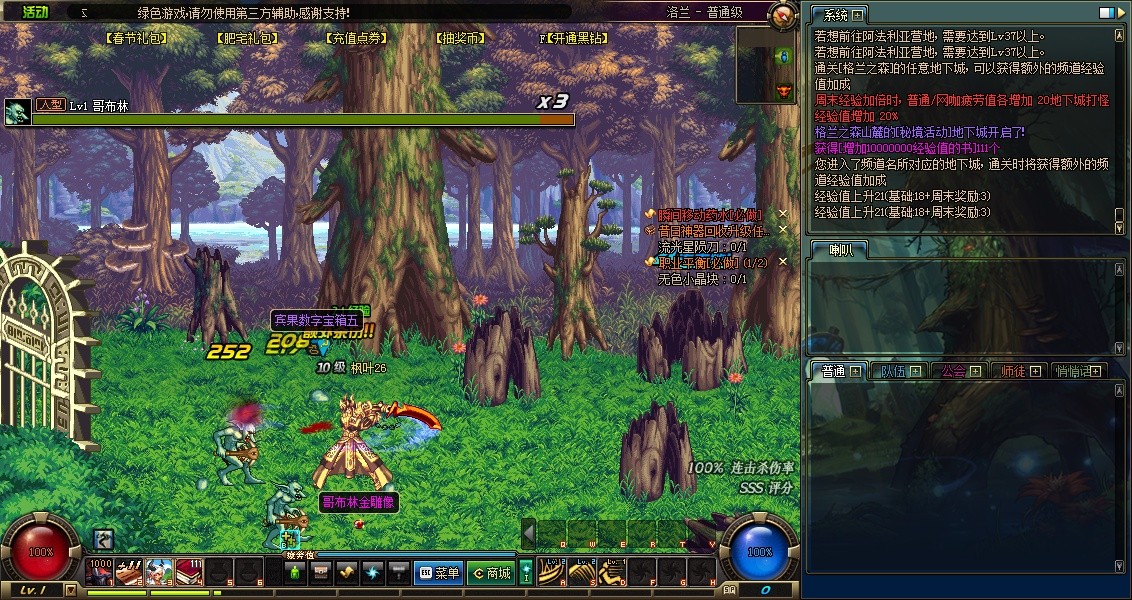Open the 肥宅礼包 gift pack

246,39
